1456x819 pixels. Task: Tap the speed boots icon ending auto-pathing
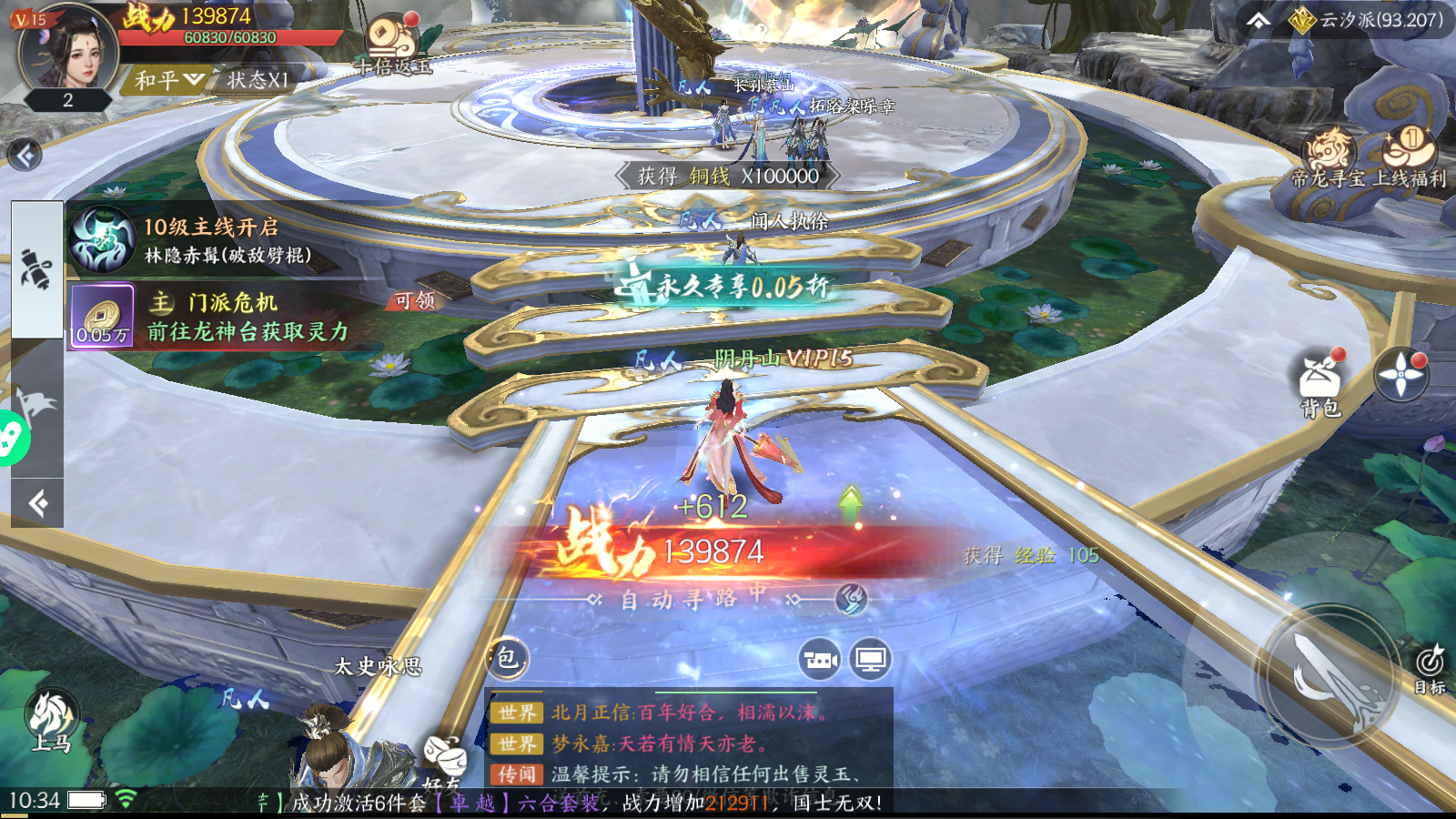[851, 601]
